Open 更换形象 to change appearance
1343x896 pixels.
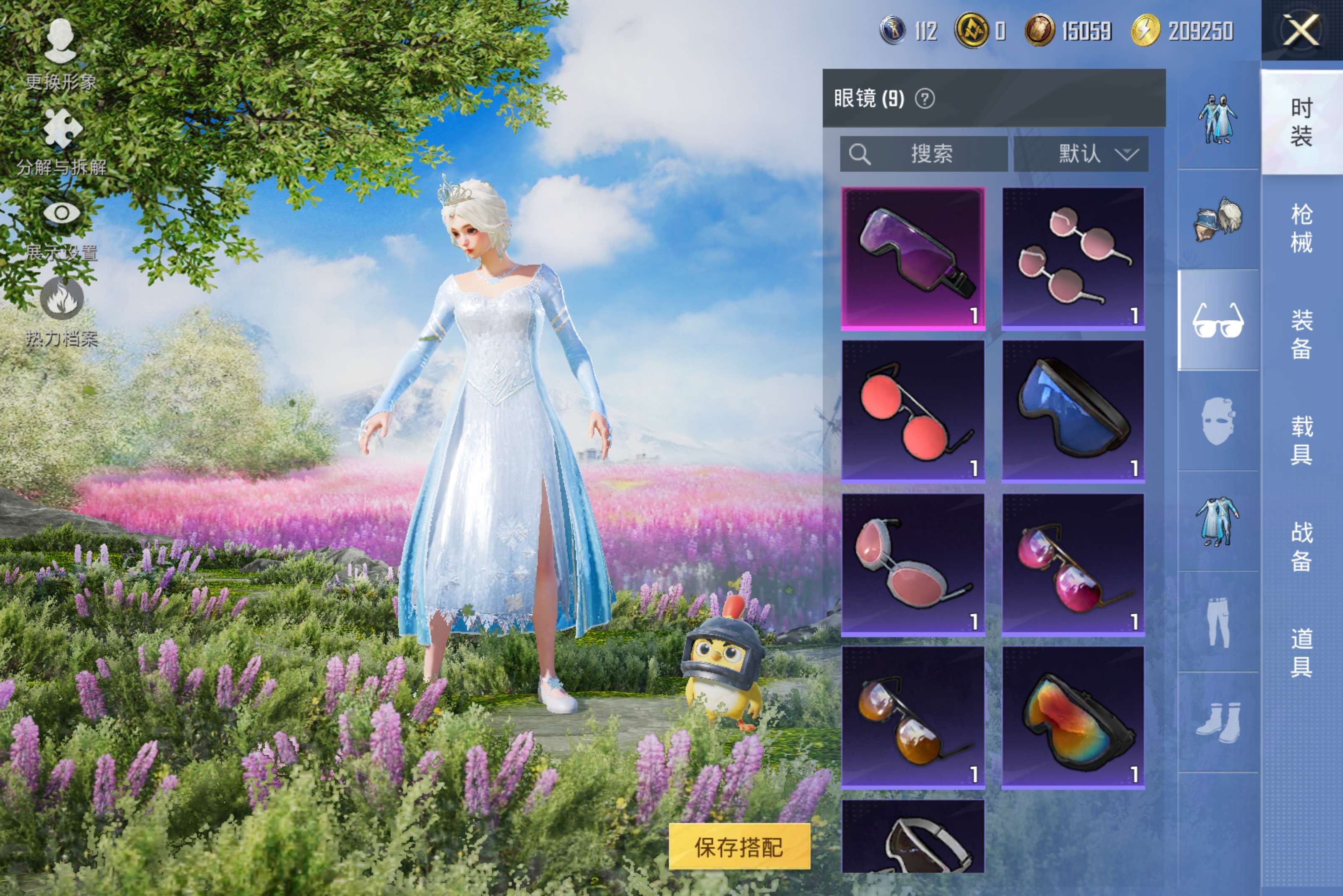[x=60, y=54]
